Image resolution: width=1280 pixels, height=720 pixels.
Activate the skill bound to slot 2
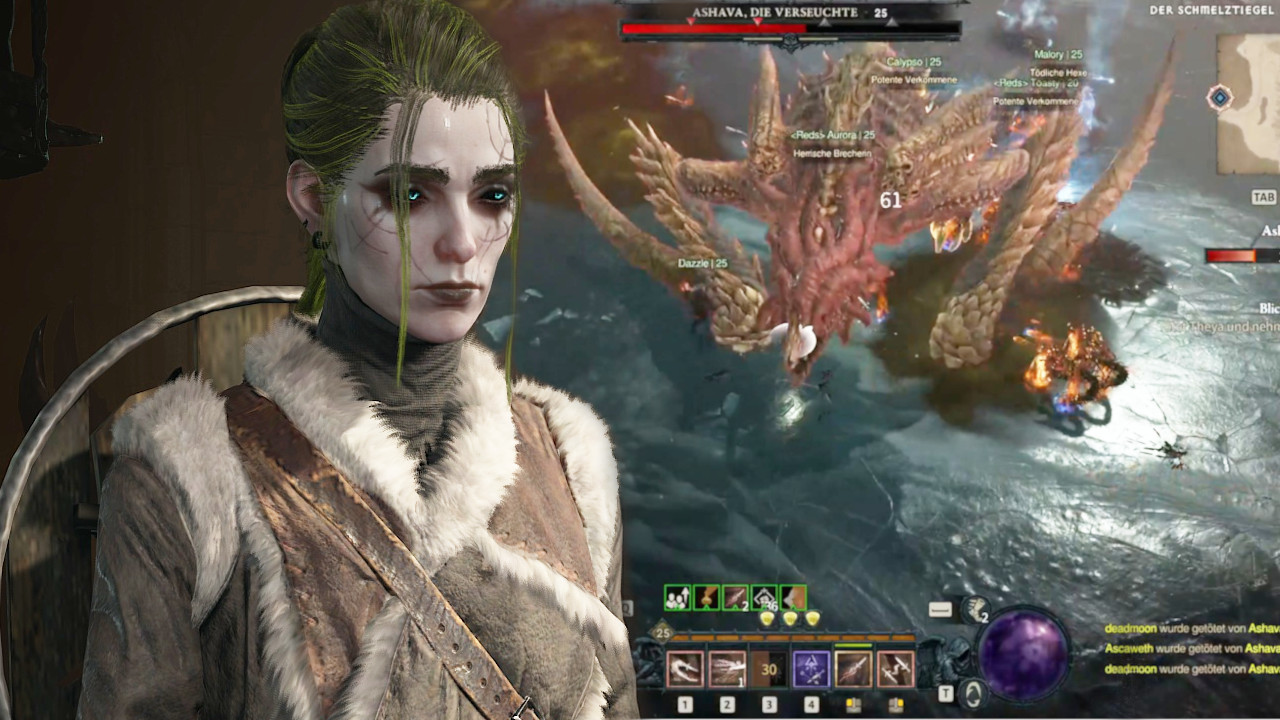pos(728,668)
